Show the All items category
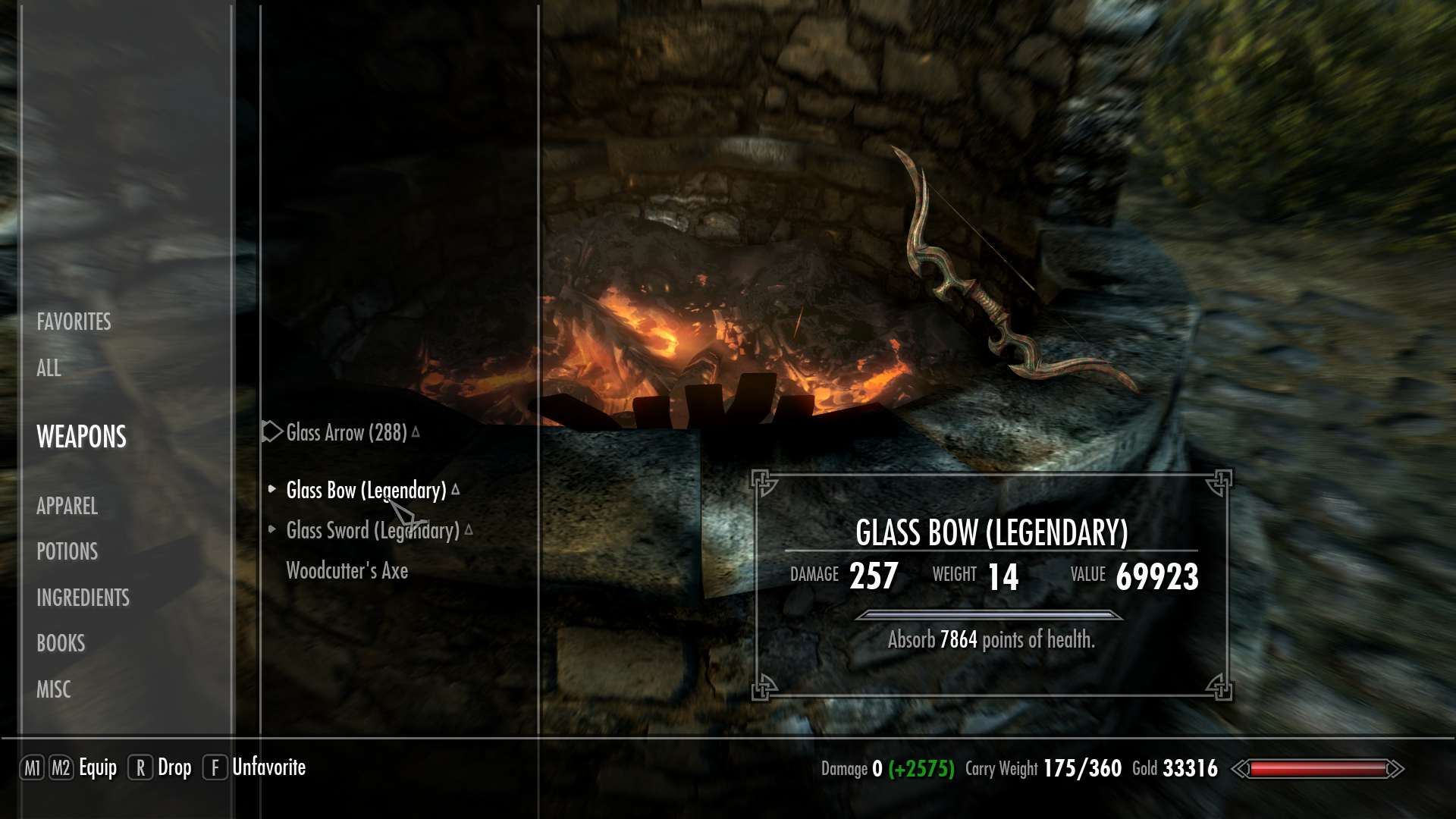The image size is (1456, 819). point(49,368)
